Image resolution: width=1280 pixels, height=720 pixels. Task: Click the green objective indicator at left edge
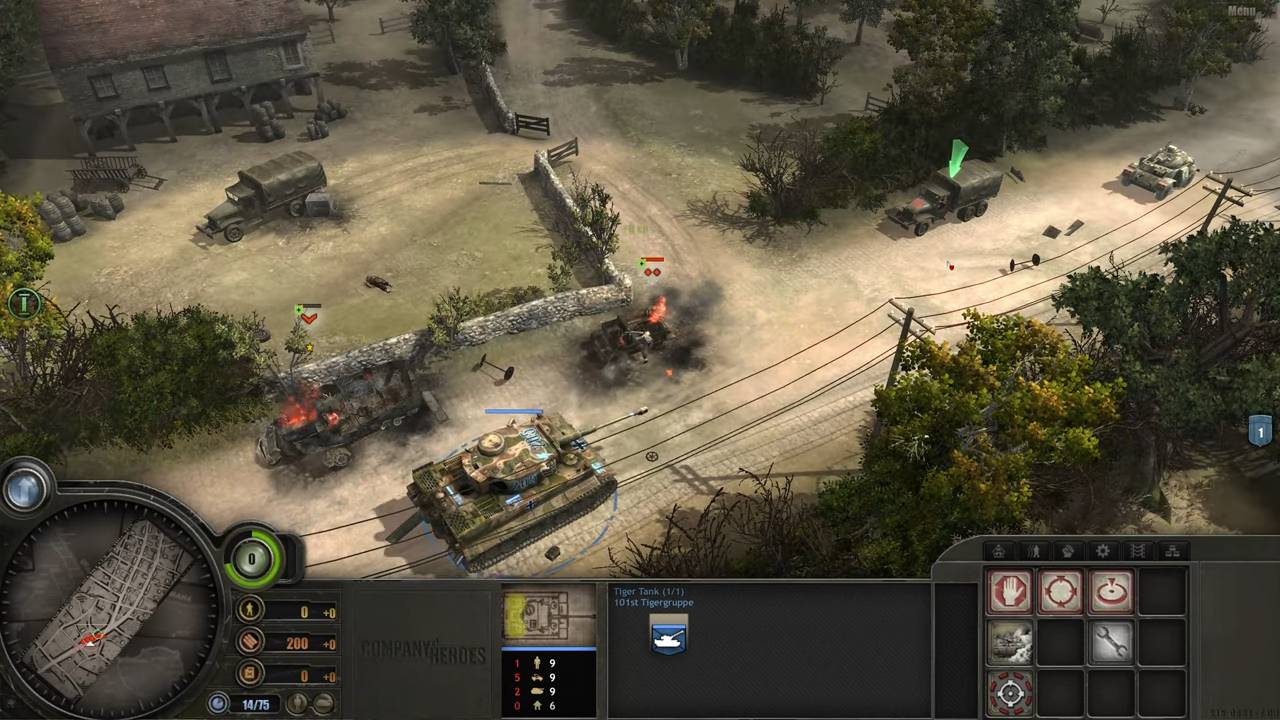[x=22, y=303]
